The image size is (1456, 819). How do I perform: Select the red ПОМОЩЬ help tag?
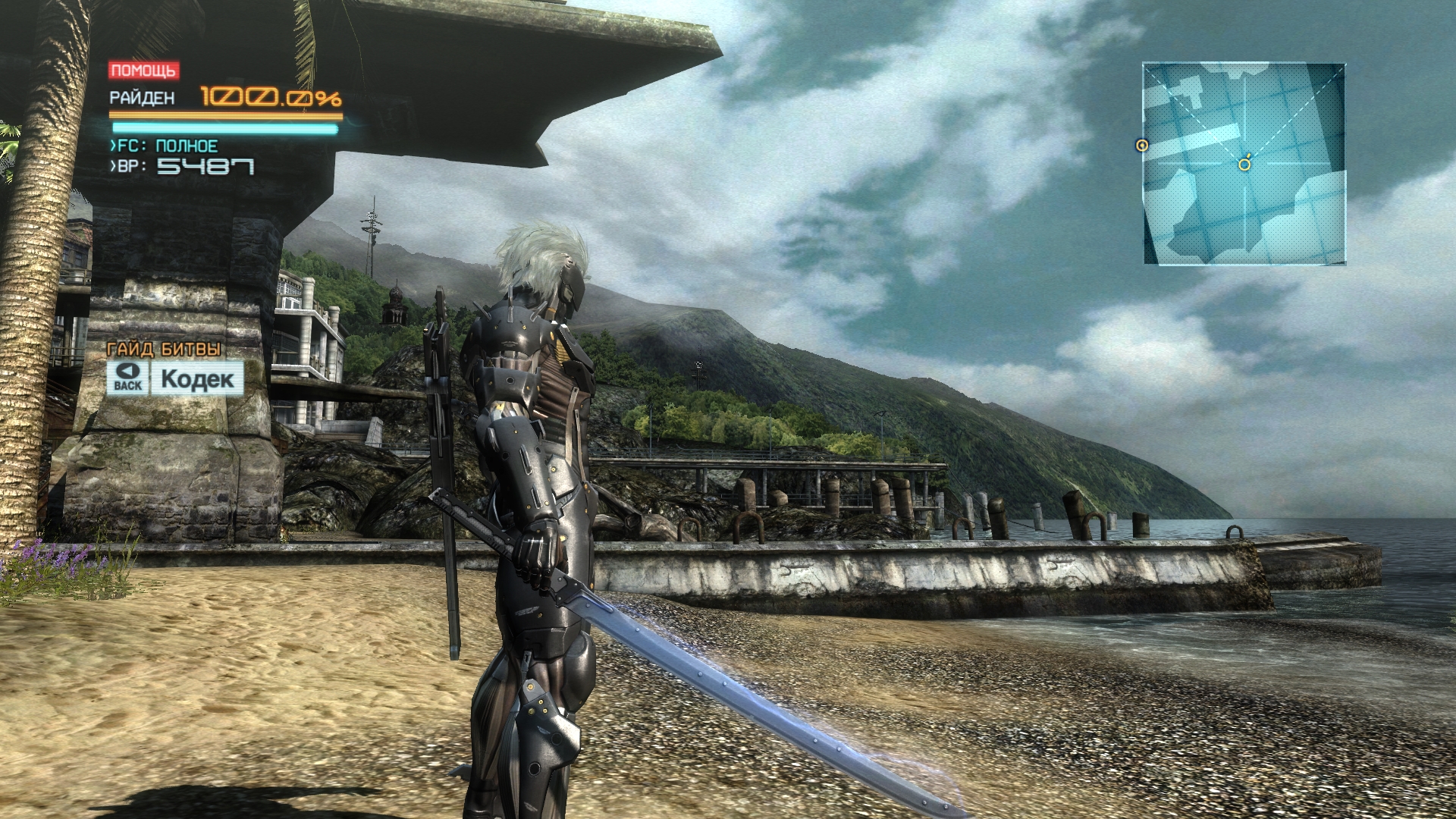click(143, 71)
